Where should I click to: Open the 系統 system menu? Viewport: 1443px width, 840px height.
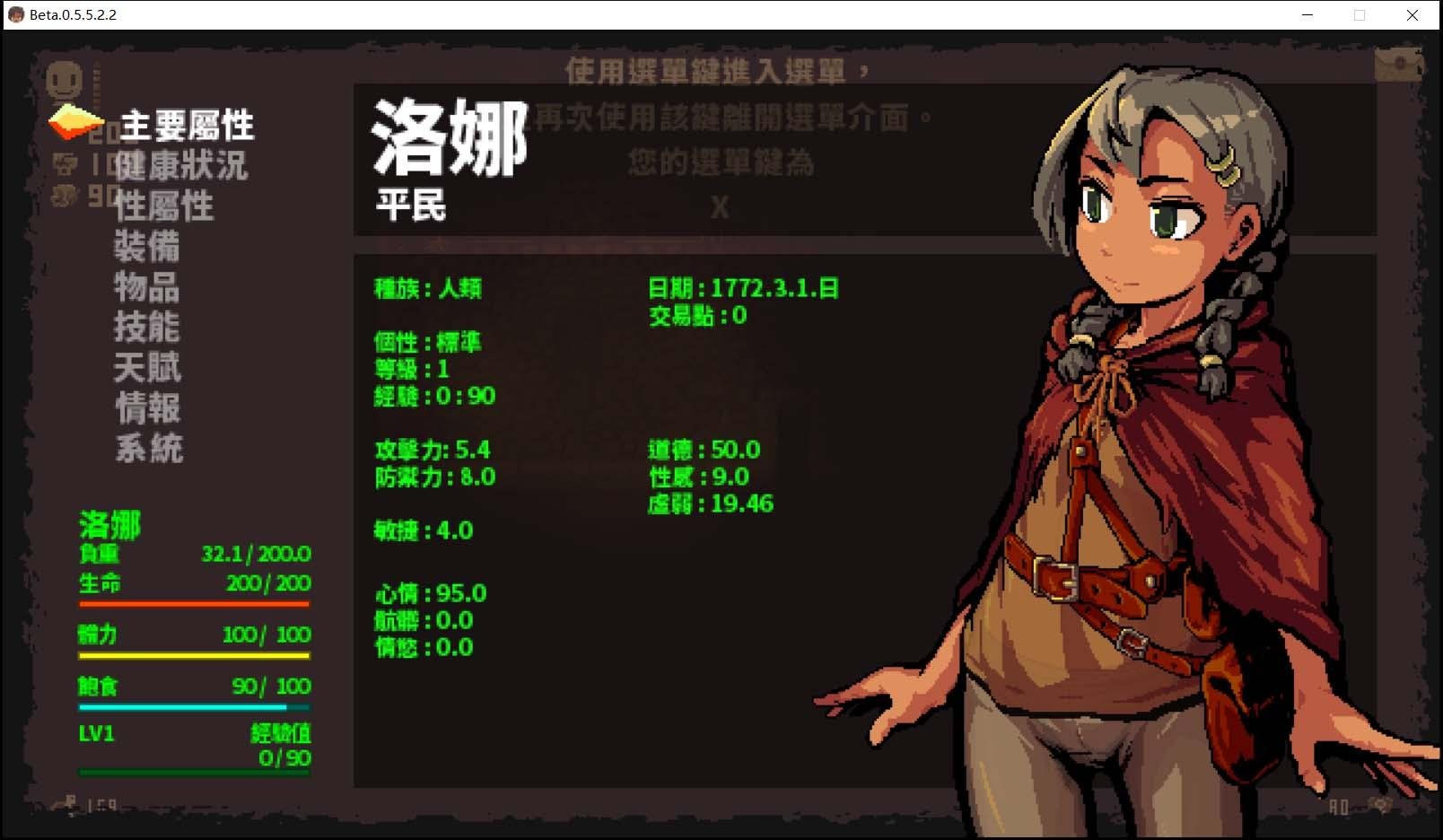click(x=149, y=446)
